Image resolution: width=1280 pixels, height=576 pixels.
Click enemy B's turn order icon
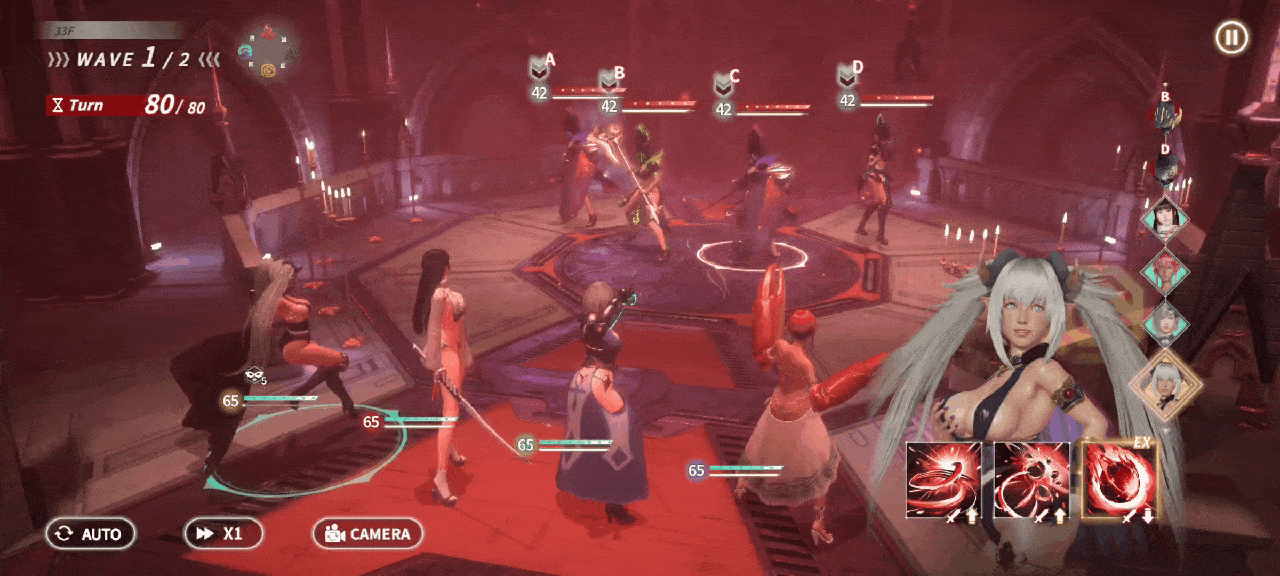pyautogui.click(x=1164, y=116)
